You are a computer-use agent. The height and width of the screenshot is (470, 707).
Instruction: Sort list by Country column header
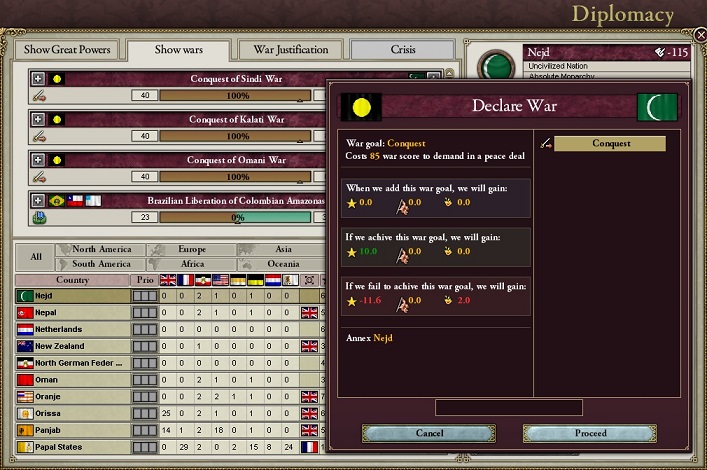(72, 280)
